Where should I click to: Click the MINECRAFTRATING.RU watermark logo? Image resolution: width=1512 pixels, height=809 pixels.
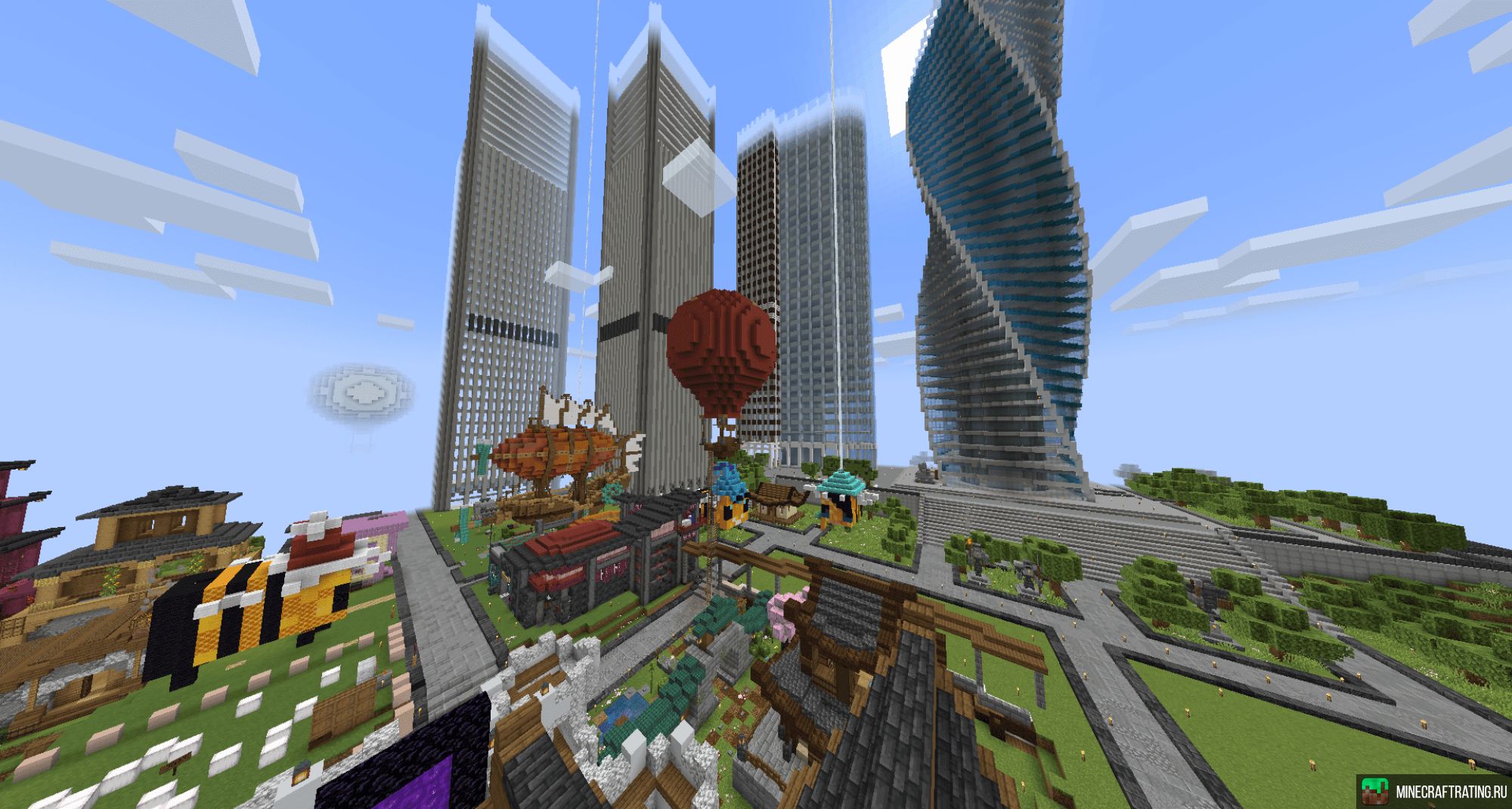(1432, 792)
